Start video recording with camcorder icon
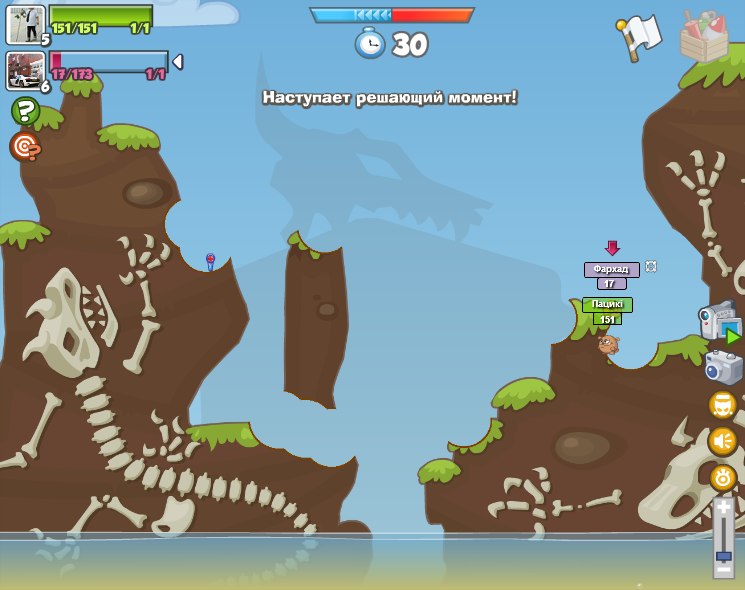This screenshot has height=590, width=745. coord(719,322)
